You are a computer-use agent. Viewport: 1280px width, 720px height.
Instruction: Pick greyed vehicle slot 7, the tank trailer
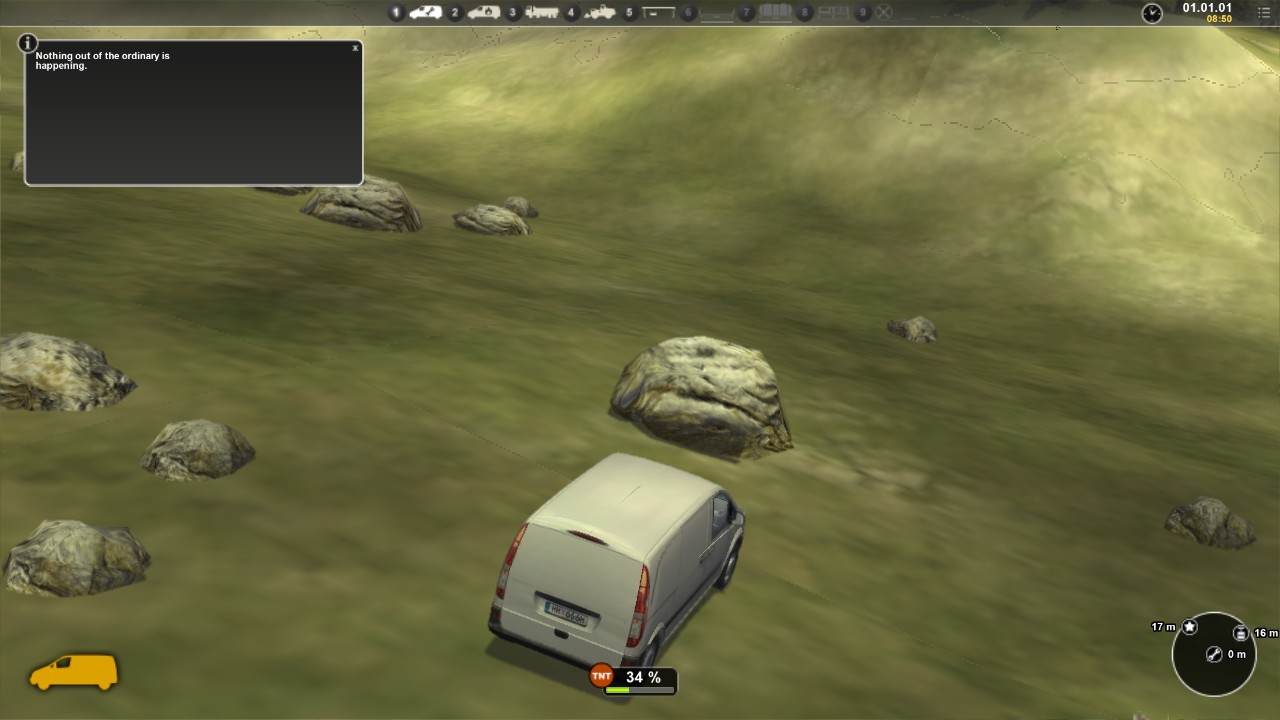775,13
